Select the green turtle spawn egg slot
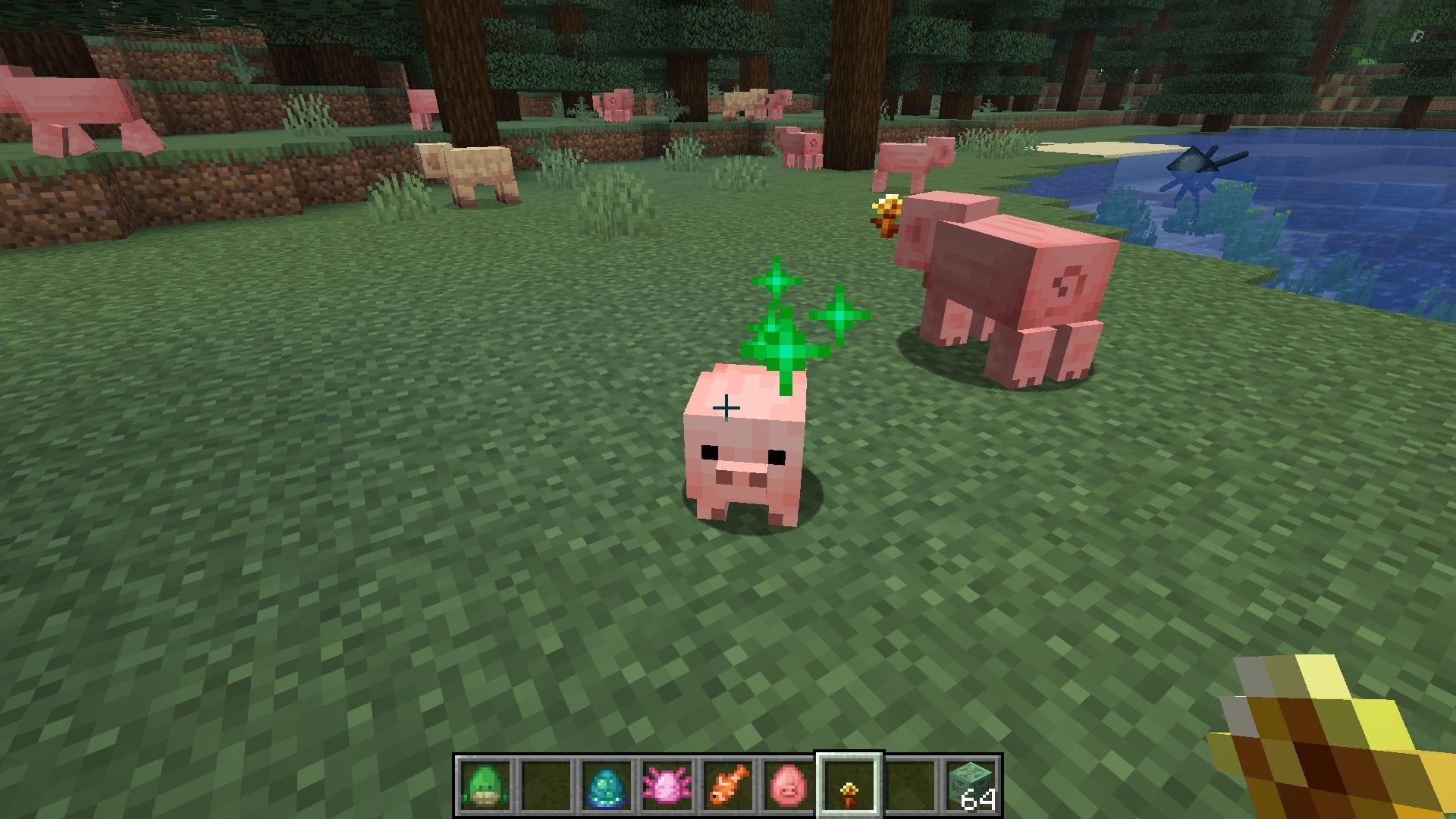Image resolution: width=1456 pixels, height=819 pixels. tap(485, 786)
